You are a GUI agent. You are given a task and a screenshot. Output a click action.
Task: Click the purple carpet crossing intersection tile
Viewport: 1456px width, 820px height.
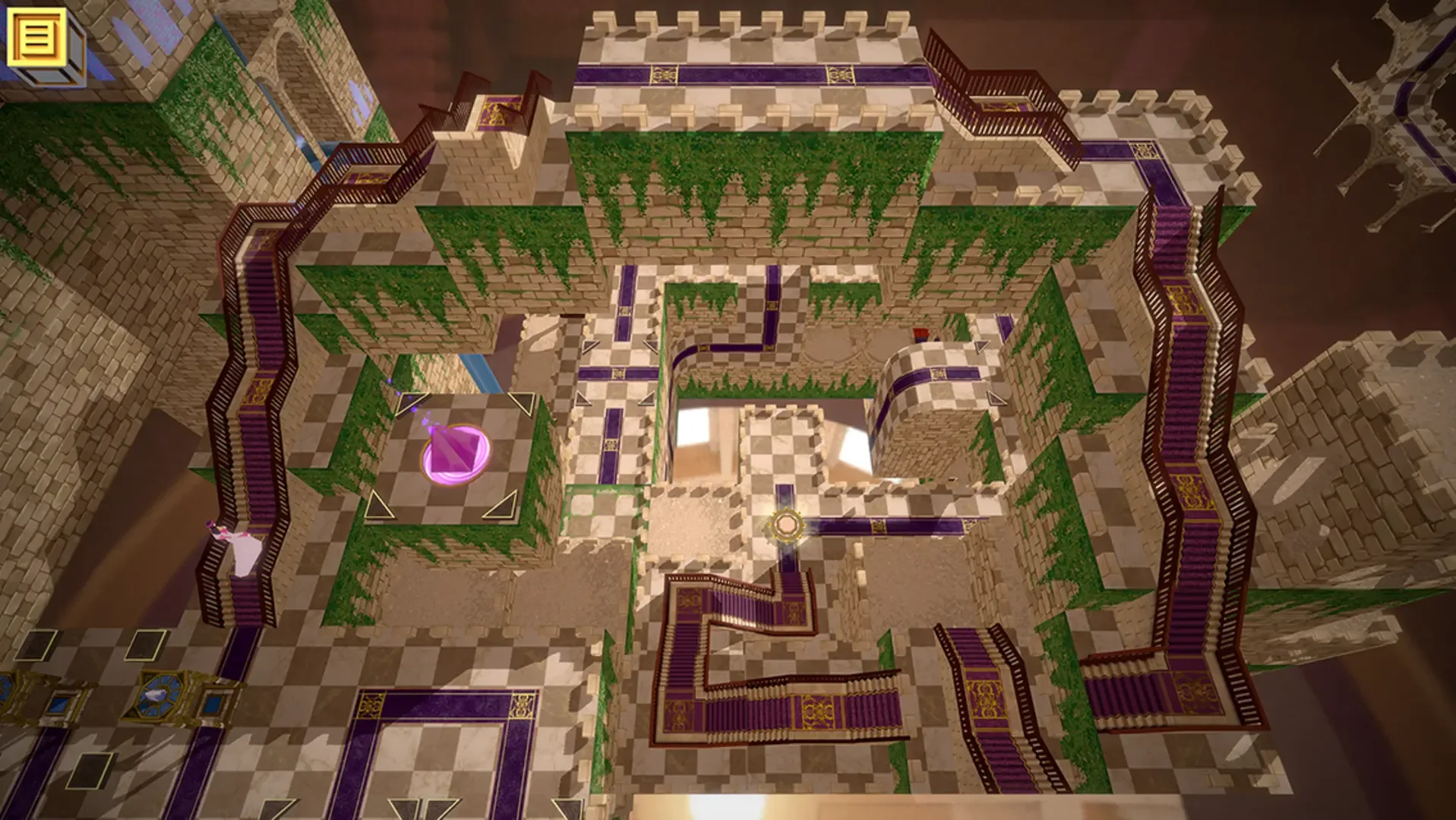619,372
